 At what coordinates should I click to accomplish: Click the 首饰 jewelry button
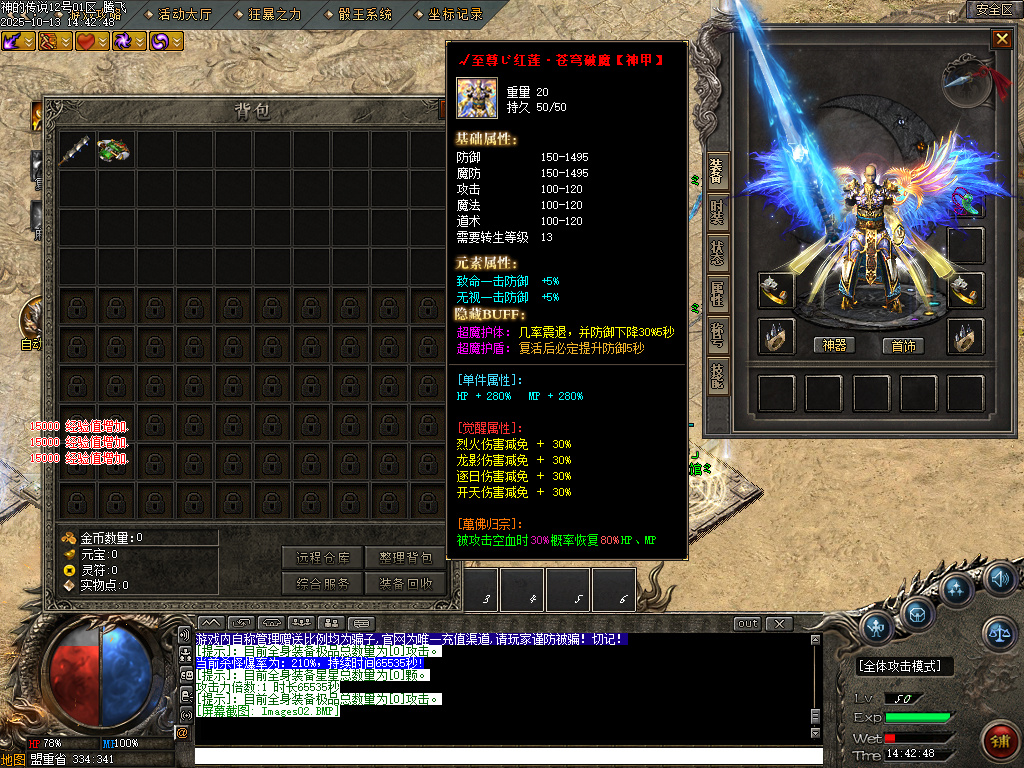point(902,345)
